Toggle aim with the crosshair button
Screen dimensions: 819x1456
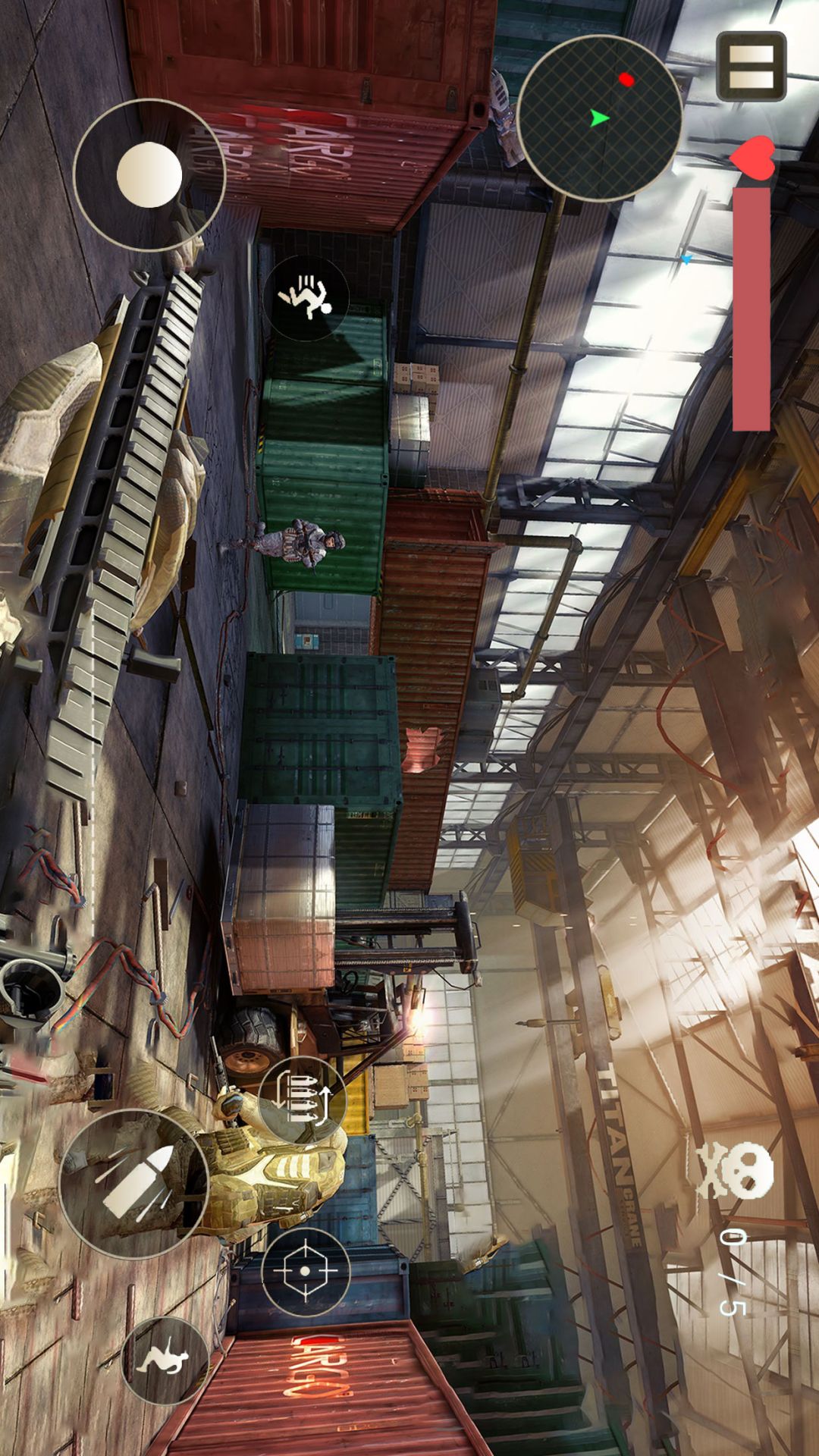pyautogui.click(x=305, y=1272)
